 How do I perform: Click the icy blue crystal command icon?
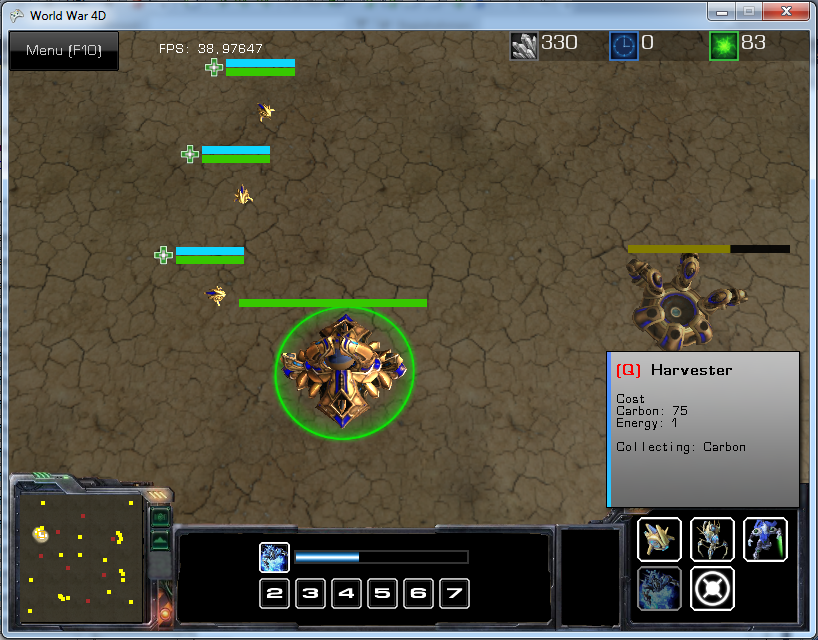[659, 588]
